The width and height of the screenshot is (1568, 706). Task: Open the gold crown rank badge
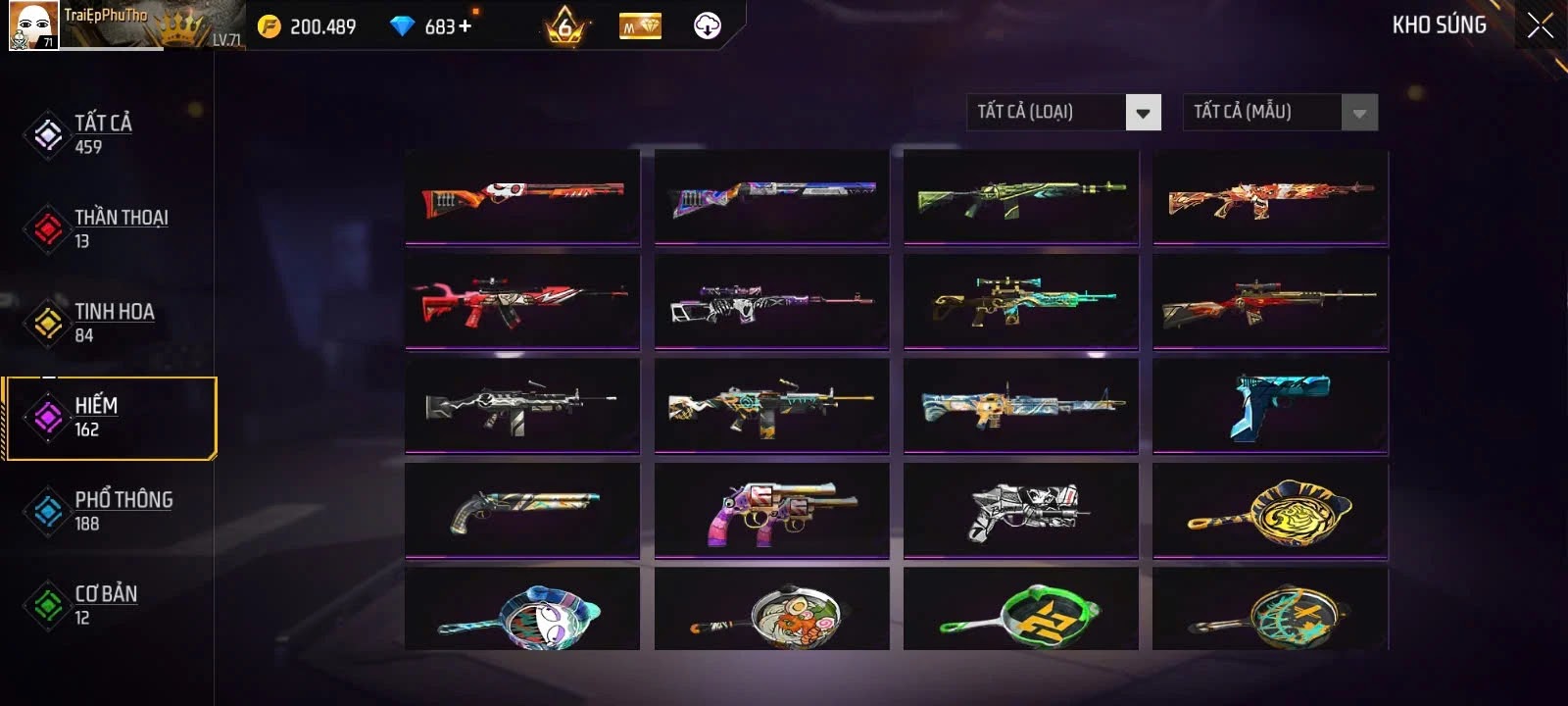[565, 25]
